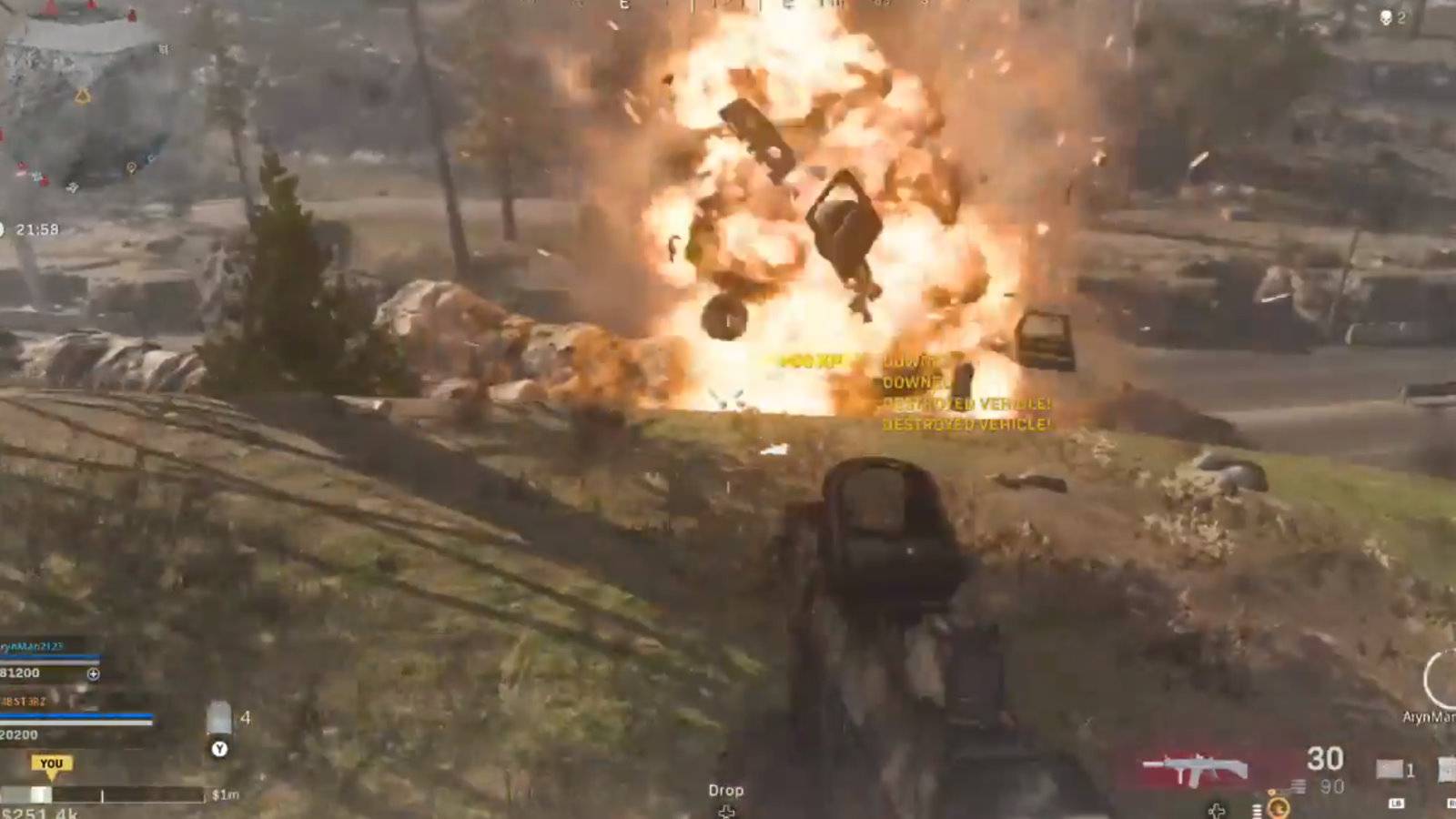Toggle the LB button prompt indicator
Screen dimensions: 1456x819
(1397, 804)
